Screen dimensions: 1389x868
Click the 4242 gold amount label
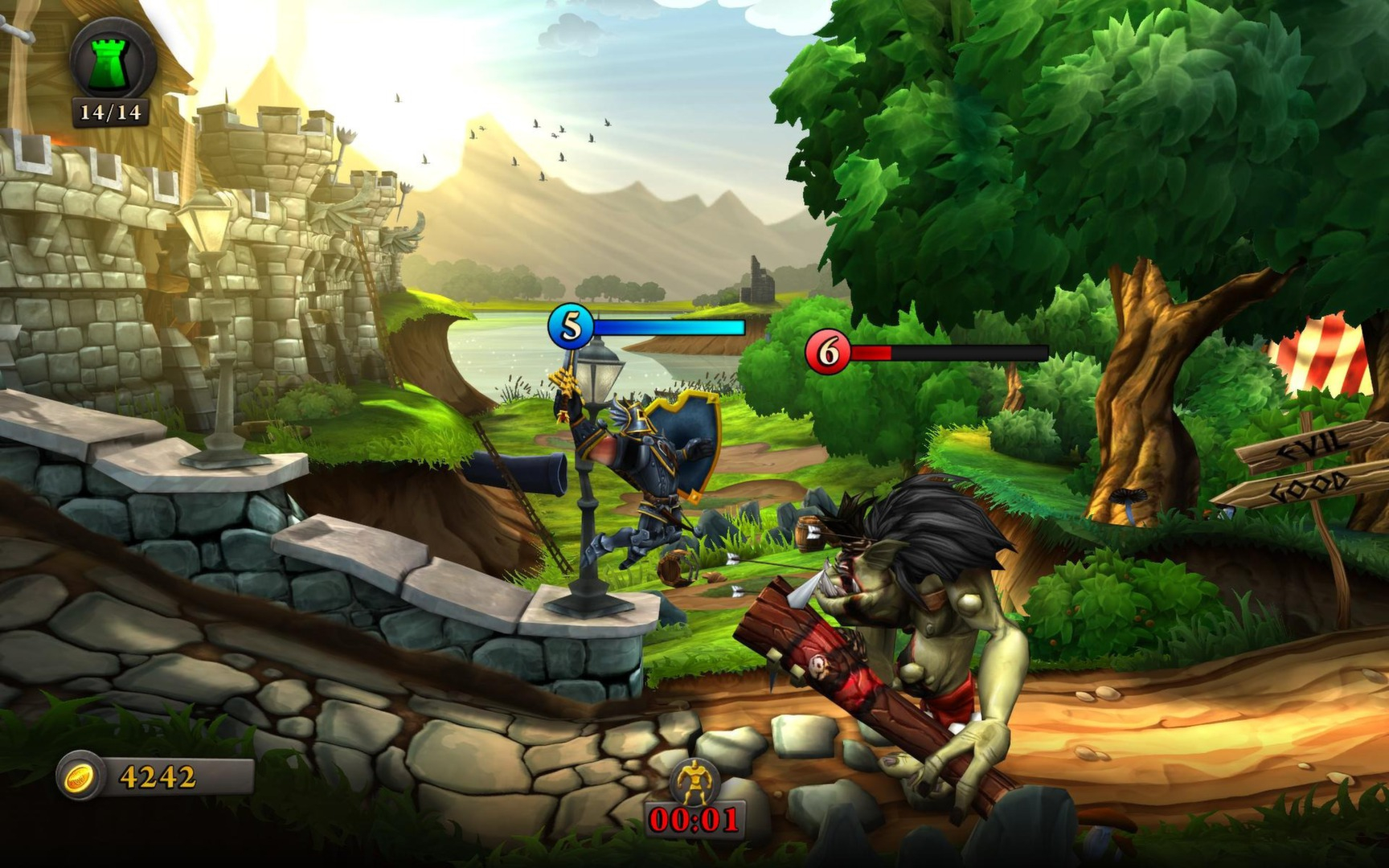[x=154, y=775]
